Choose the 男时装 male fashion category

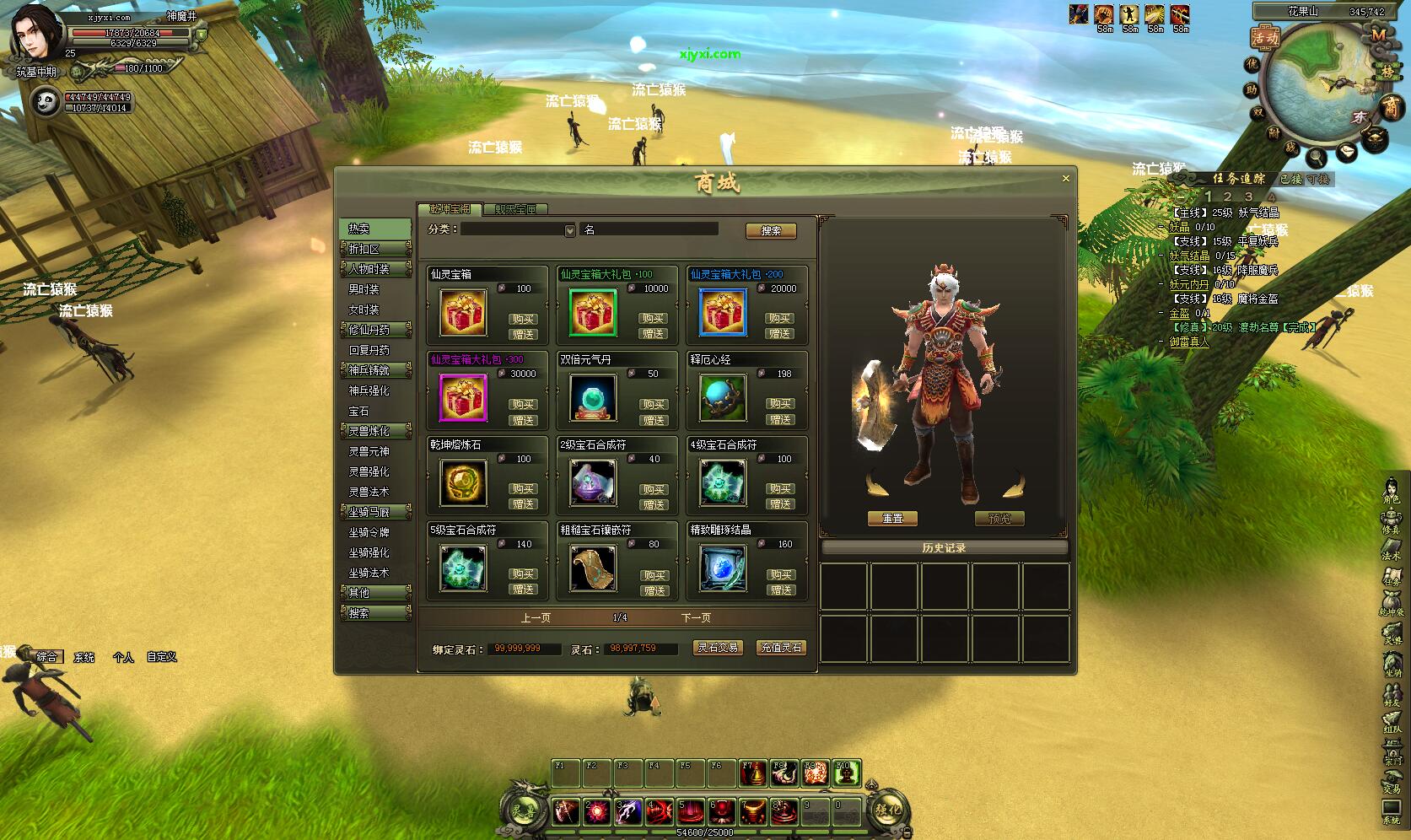point(364,289)
